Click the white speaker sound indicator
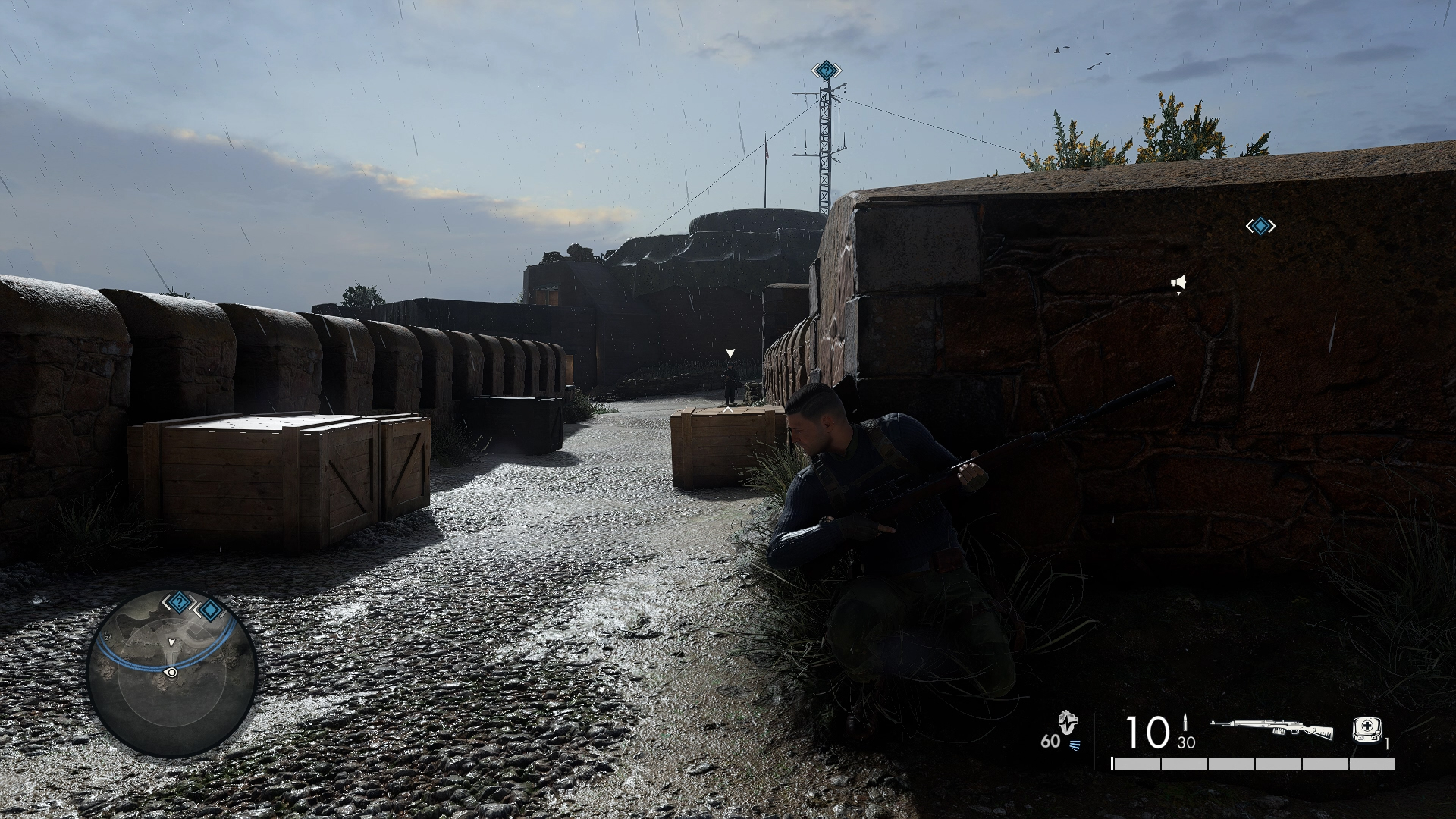The width and height of the screenshot is (1456, 819). (x=1178, y=284)
